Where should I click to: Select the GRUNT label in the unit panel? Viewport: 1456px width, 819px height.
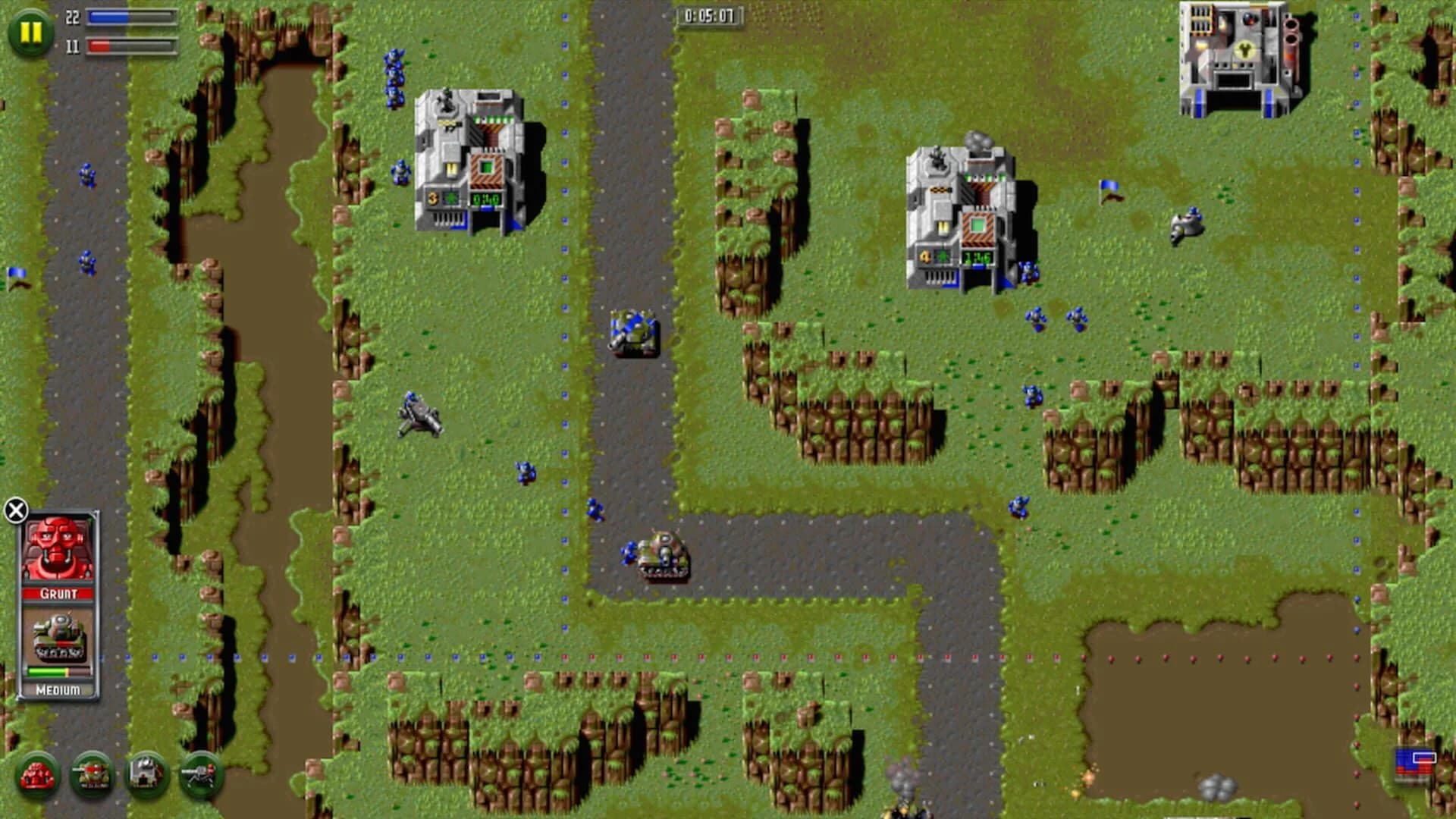pos(59,595)
